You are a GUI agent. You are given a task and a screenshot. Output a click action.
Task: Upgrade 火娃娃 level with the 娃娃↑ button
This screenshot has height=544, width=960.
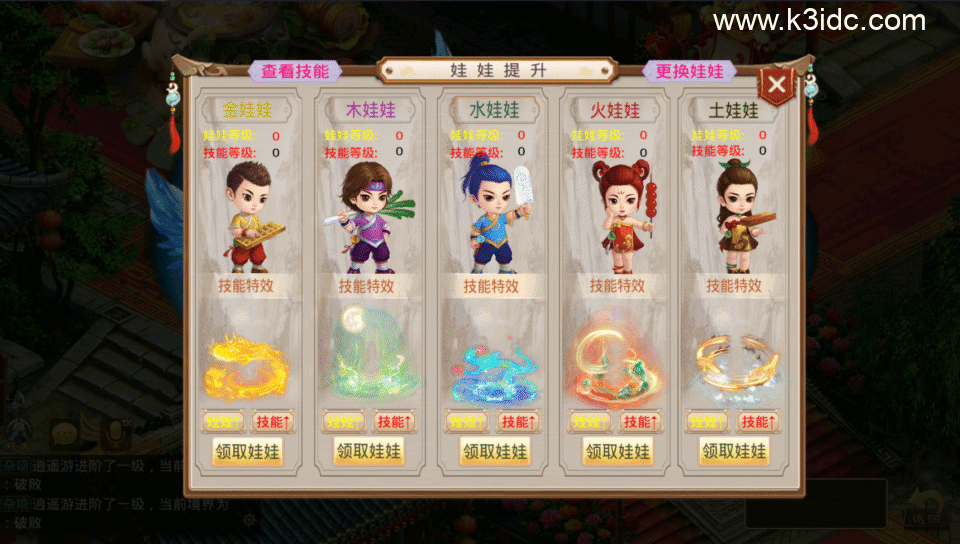point(592,422)
